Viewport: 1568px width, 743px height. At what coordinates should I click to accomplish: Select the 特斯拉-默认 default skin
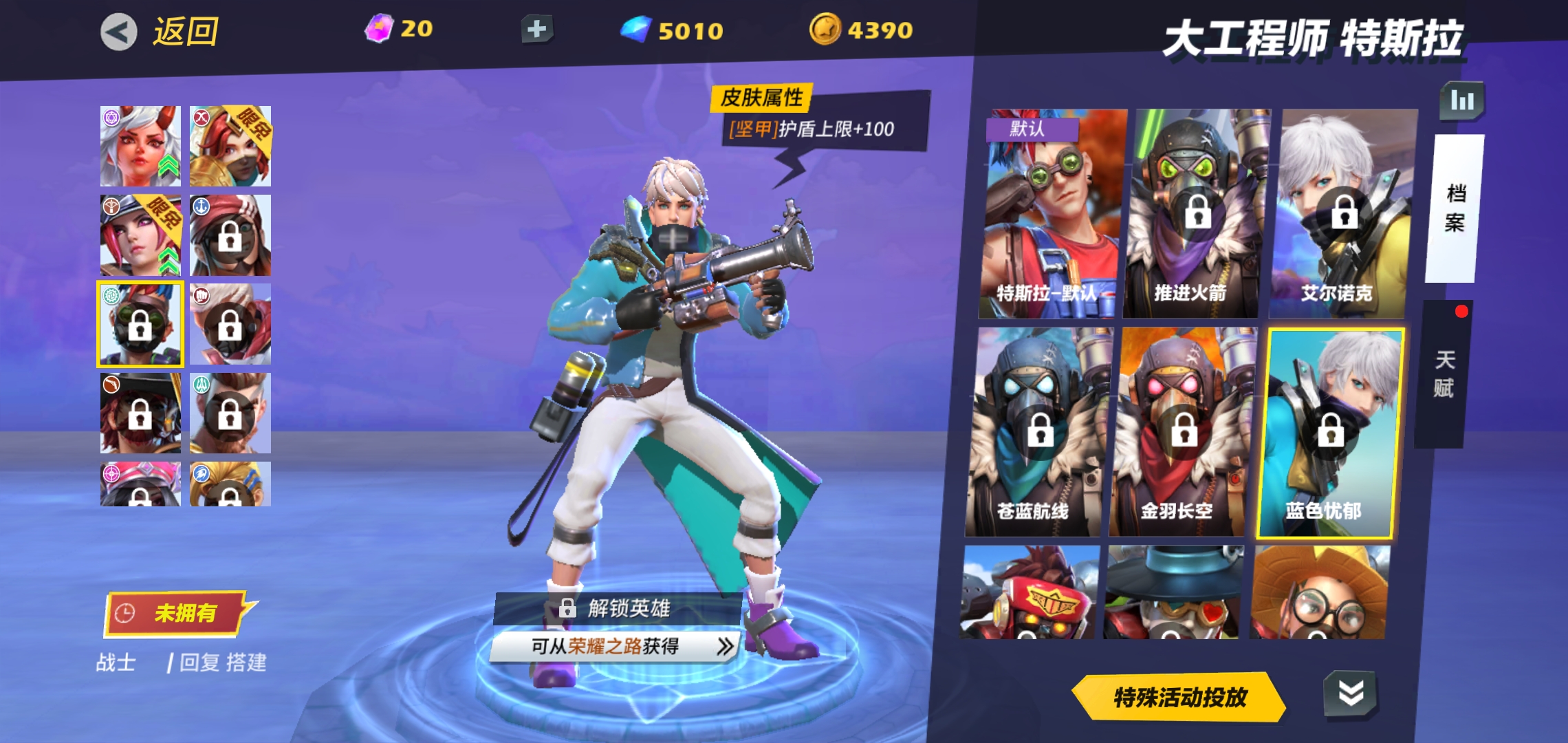pos(1052,213)
